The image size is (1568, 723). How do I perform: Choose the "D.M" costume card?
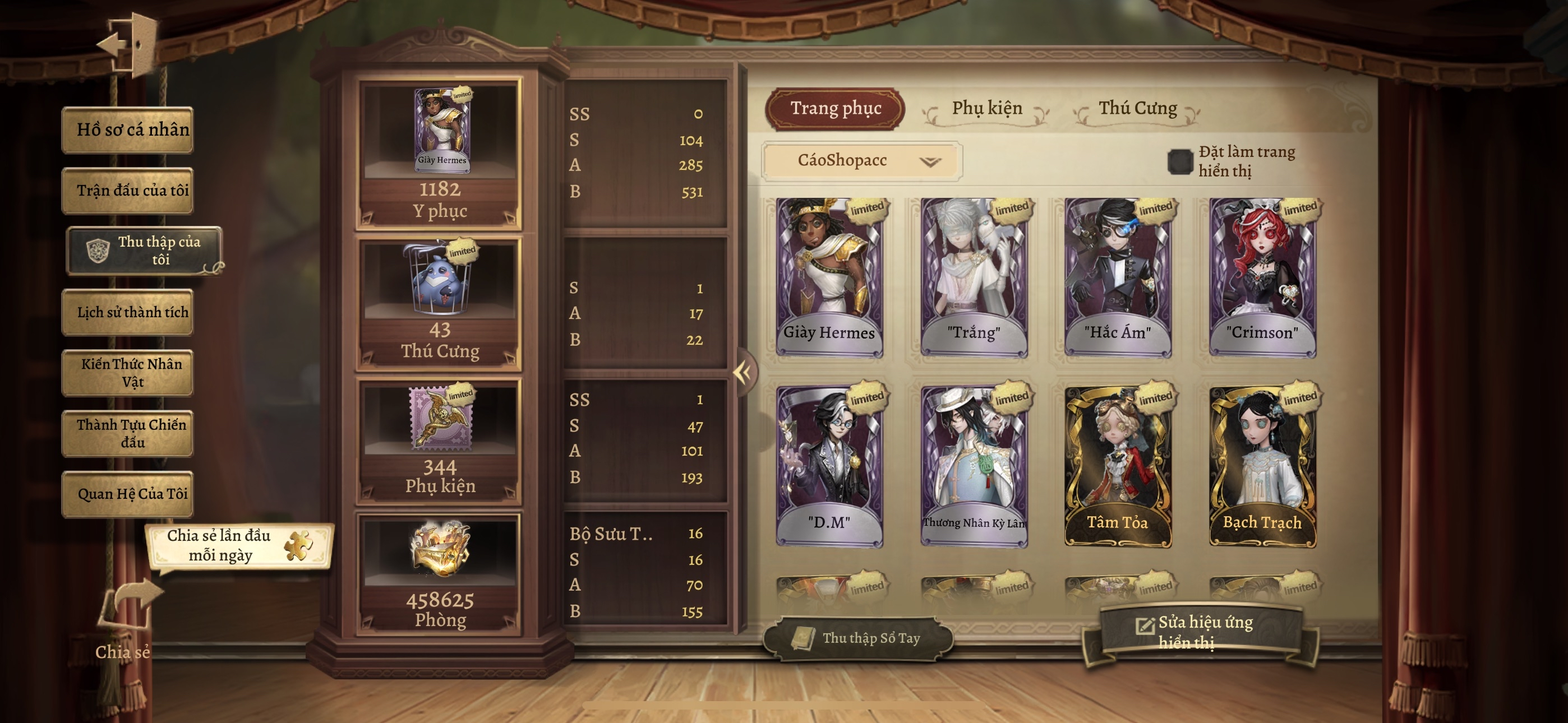click(x=829, y=466)
